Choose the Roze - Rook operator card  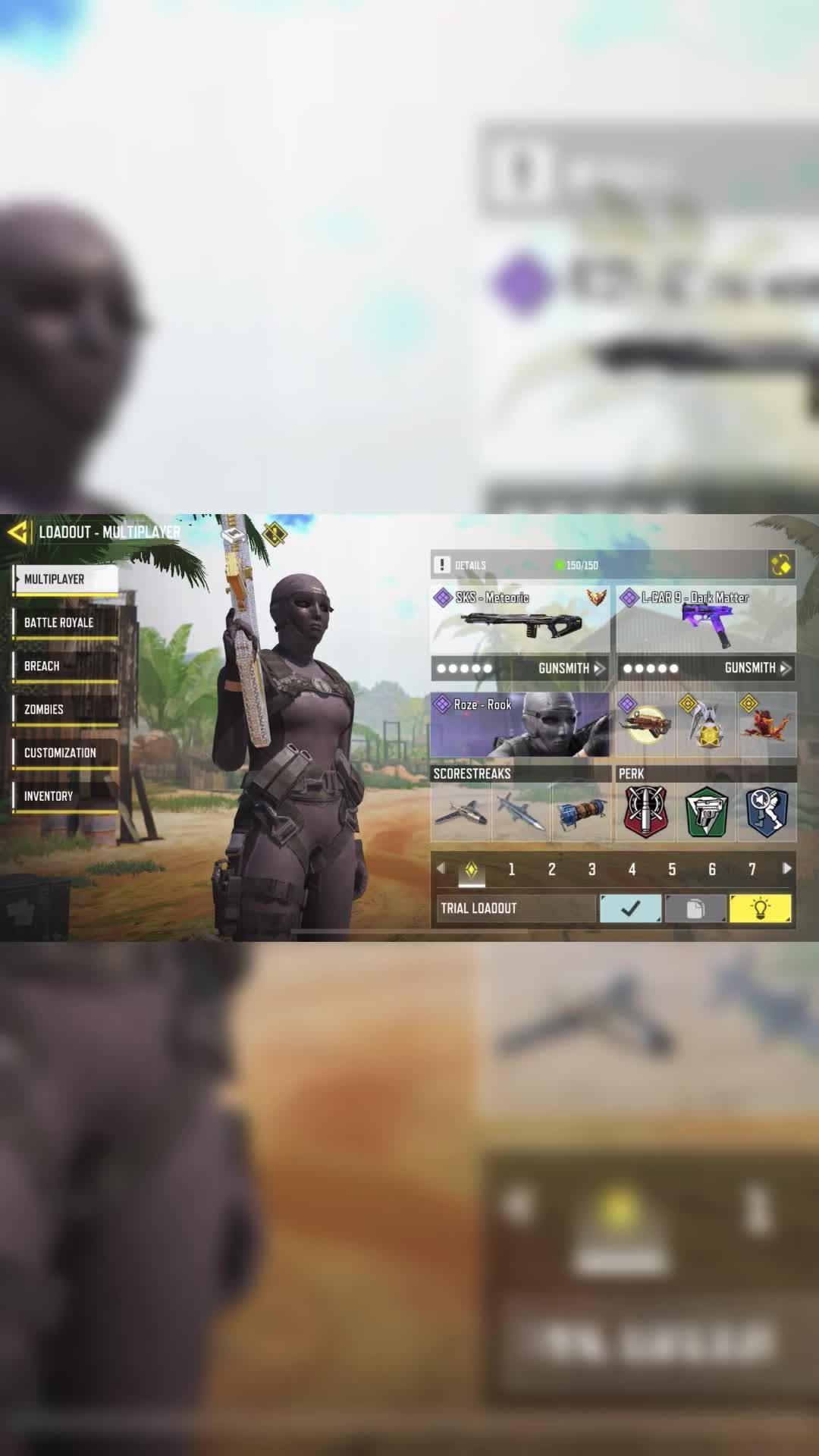pos(519,724)
